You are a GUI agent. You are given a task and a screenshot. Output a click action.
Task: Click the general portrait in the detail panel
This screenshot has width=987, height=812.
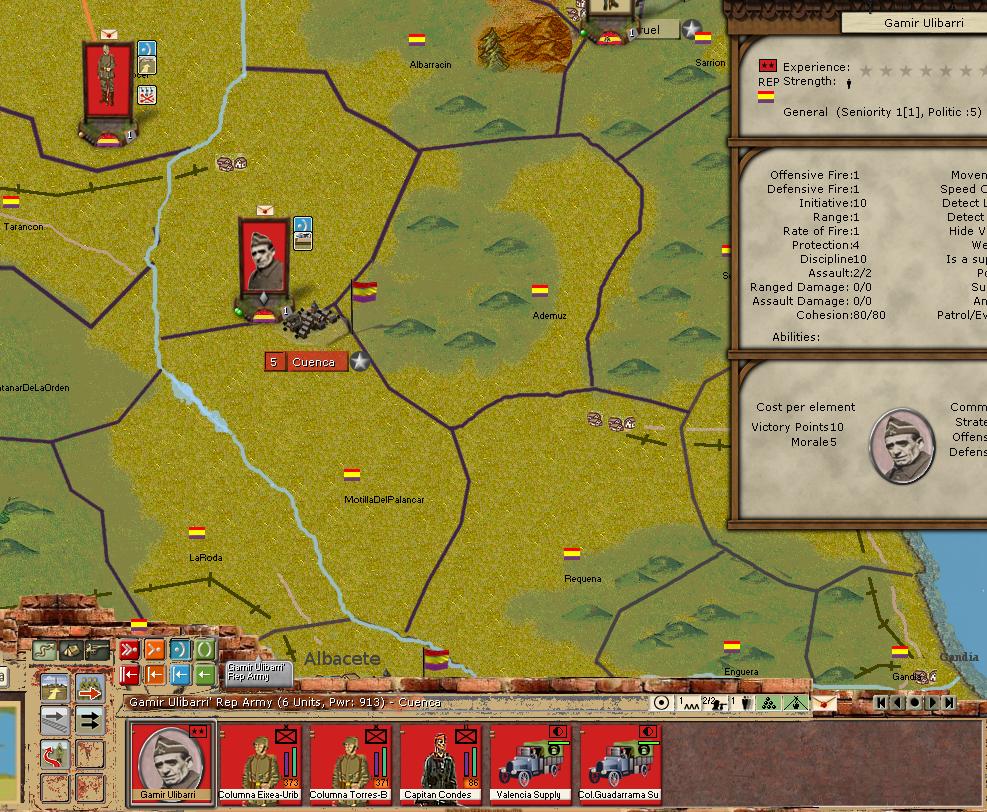pyautogui.click(x=902, y=442)
